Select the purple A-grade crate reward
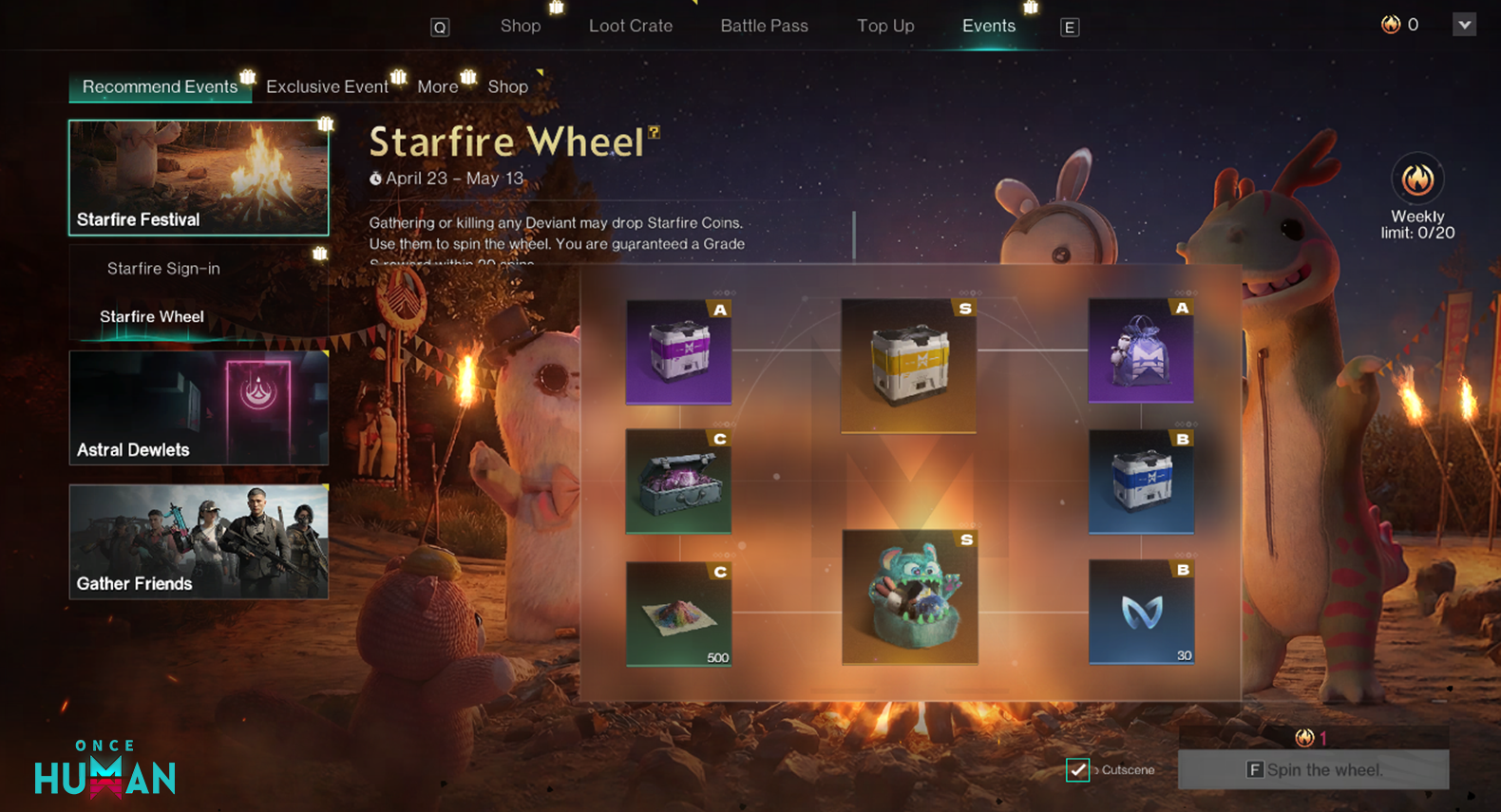Screen dimensions: 1501x812 [x=678, y=351]
